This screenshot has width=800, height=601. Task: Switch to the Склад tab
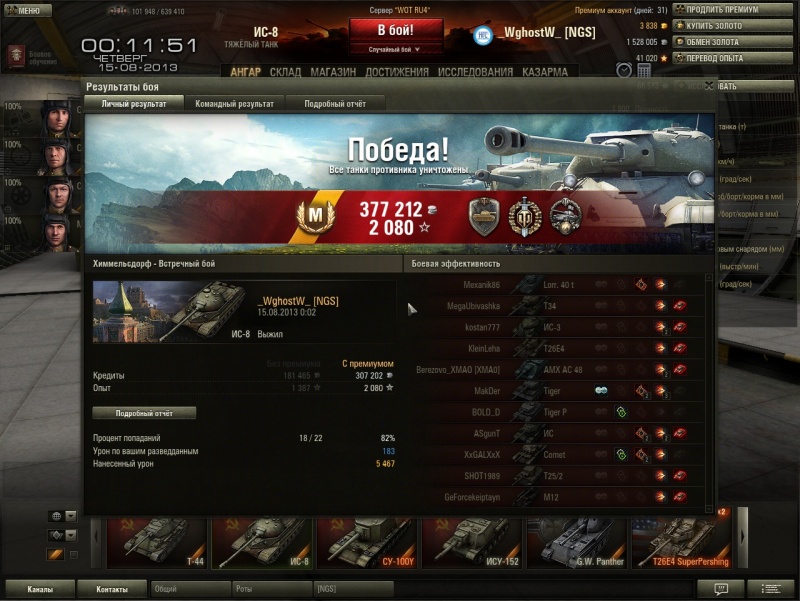click(285, 72)
